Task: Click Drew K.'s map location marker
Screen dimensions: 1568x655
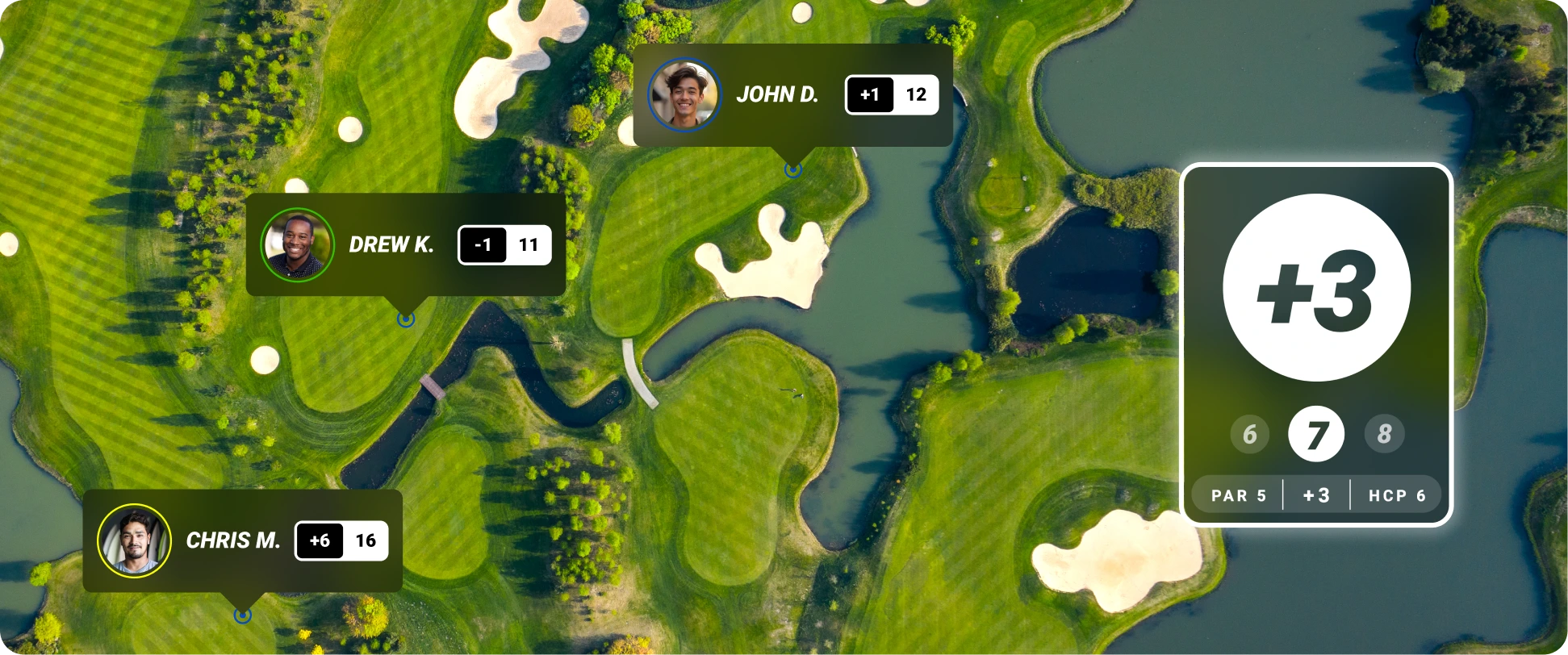Action: [406, 319]
